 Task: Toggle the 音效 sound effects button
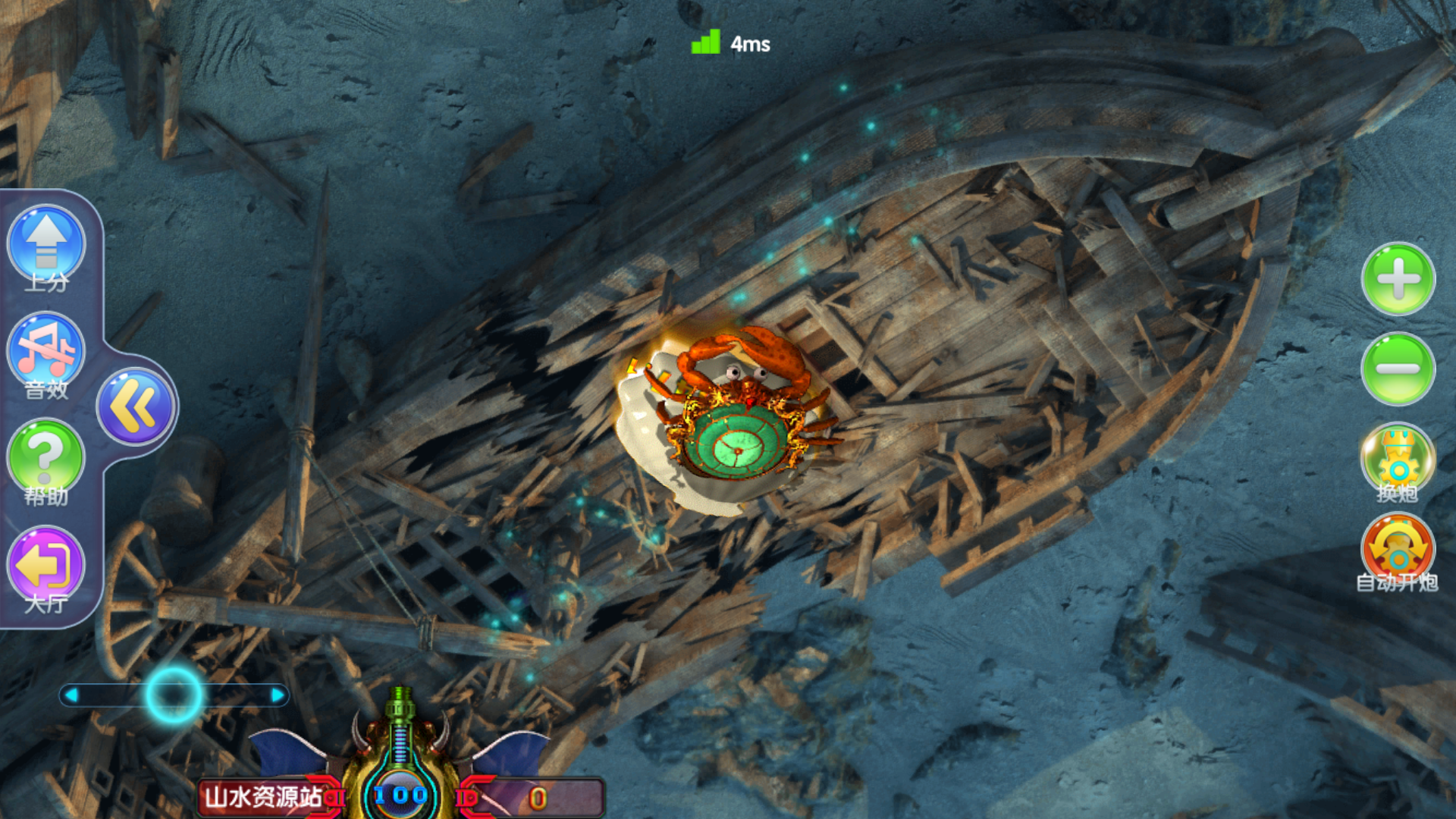tap(46, 351)
